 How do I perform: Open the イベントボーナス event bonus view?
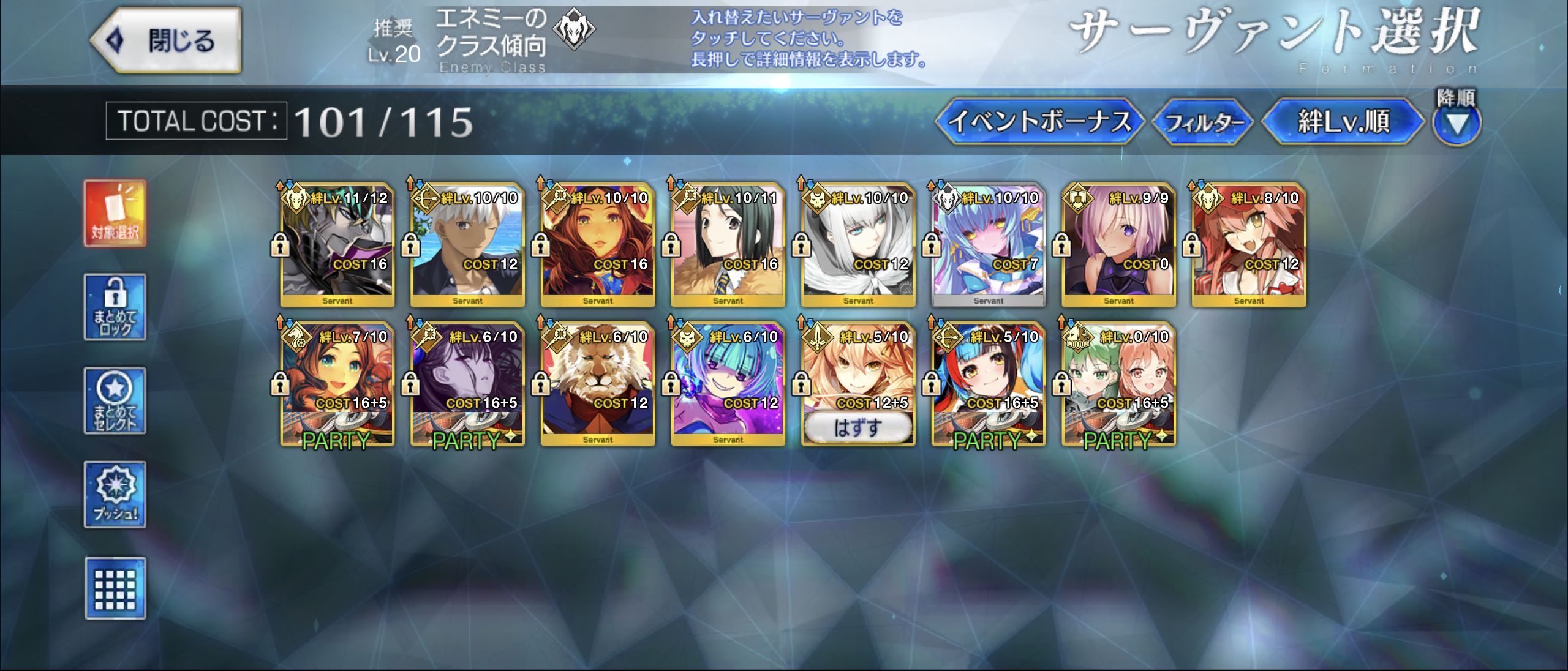[x=1039, y=121]
